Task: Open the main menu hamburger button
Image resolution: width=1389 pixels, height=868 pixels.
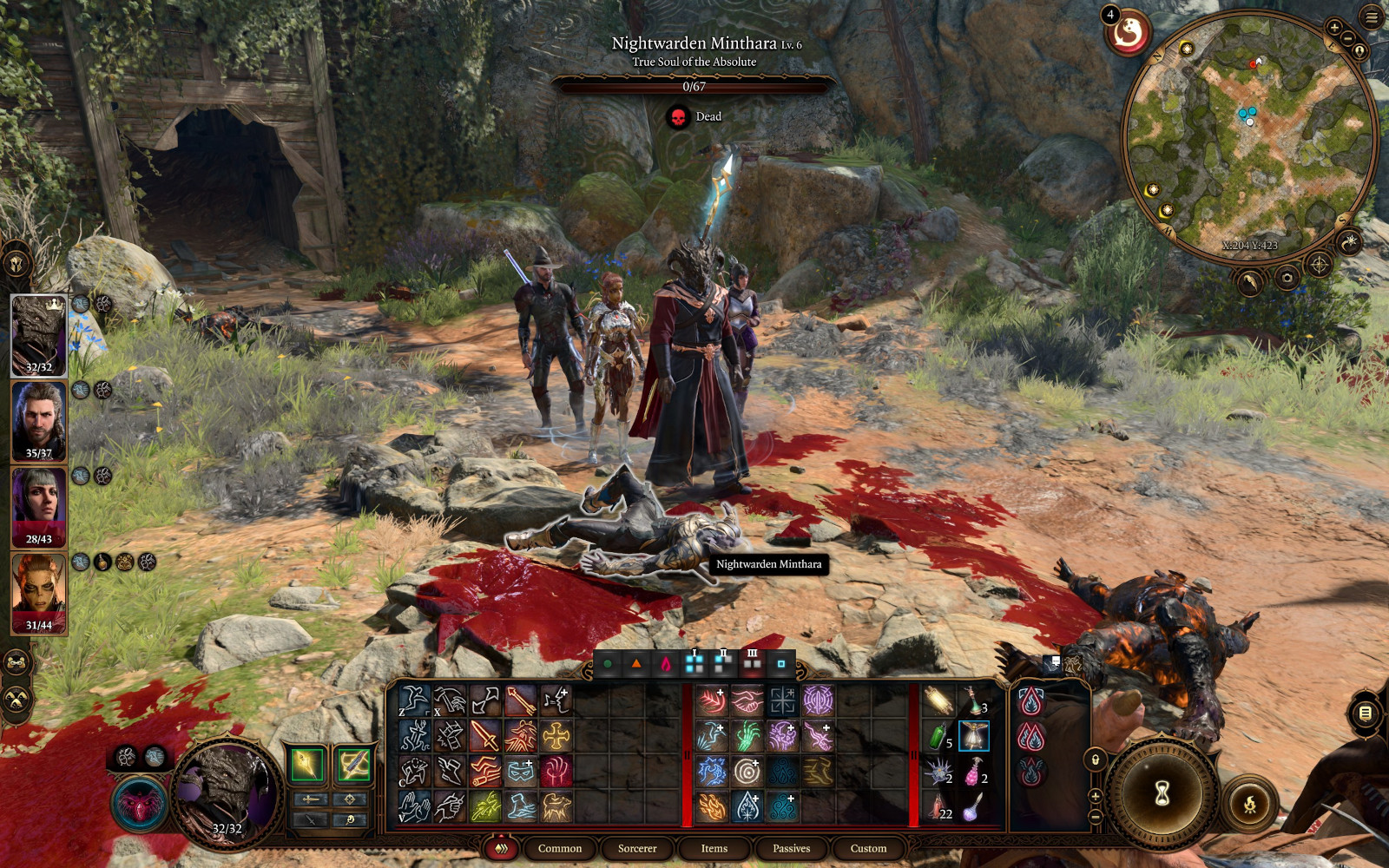Action: [x=1372, y=17]
